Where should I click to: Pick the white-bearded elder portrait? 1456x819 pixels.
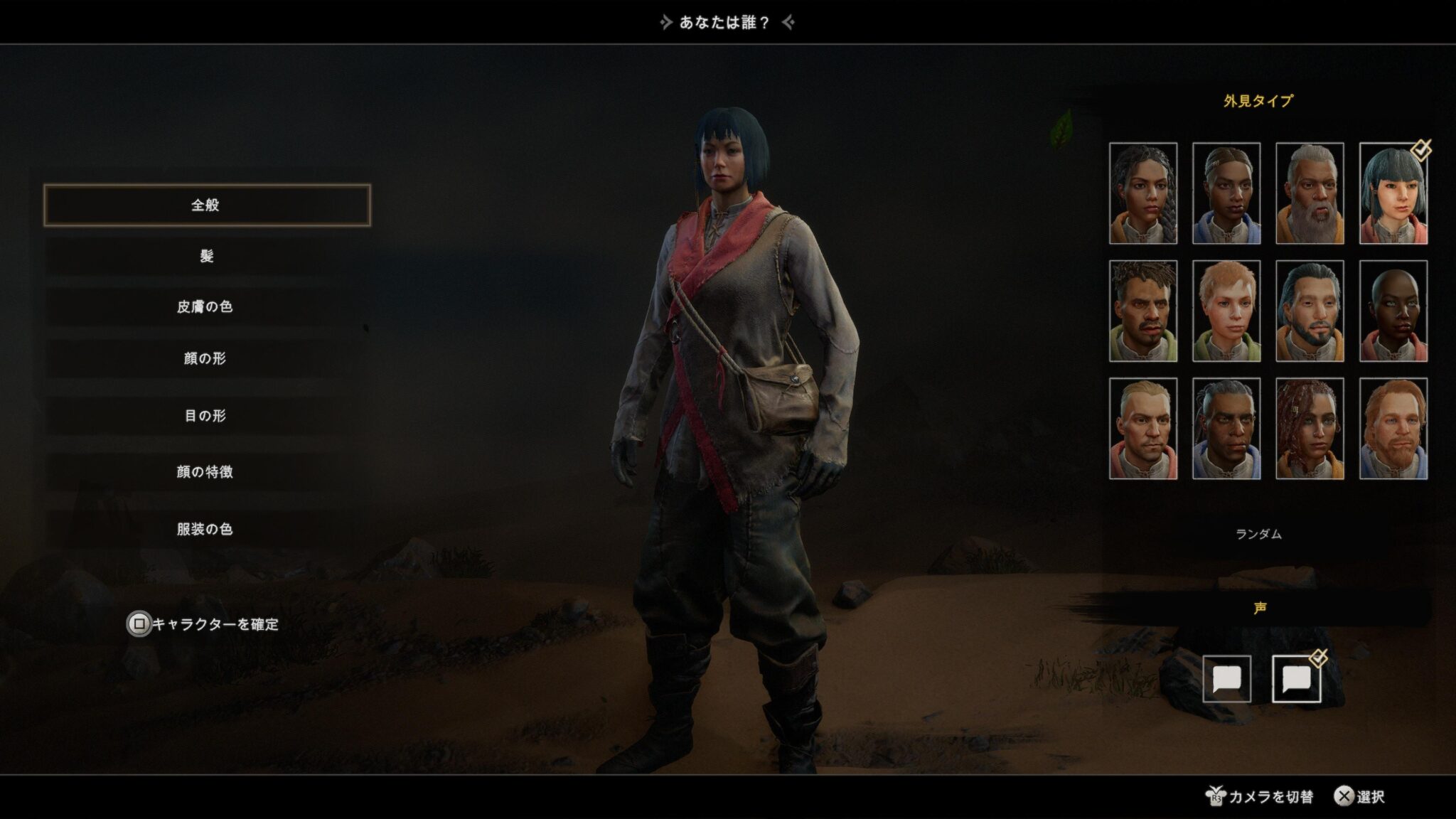(1310, 193)
